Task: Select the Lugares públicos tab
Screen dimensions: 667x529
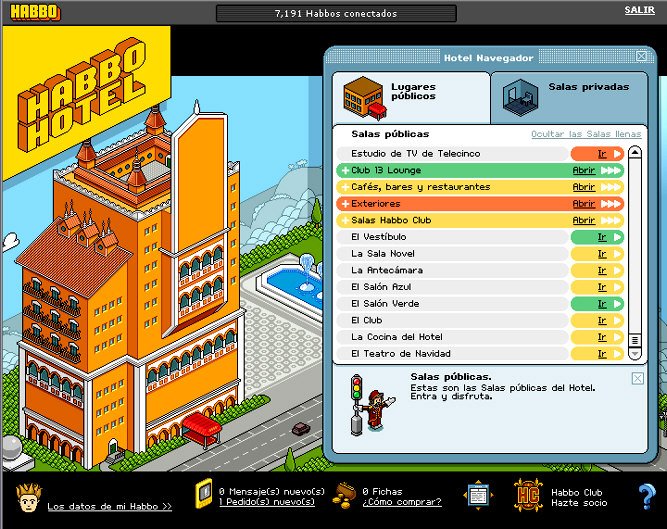Action: pos(411,96)
